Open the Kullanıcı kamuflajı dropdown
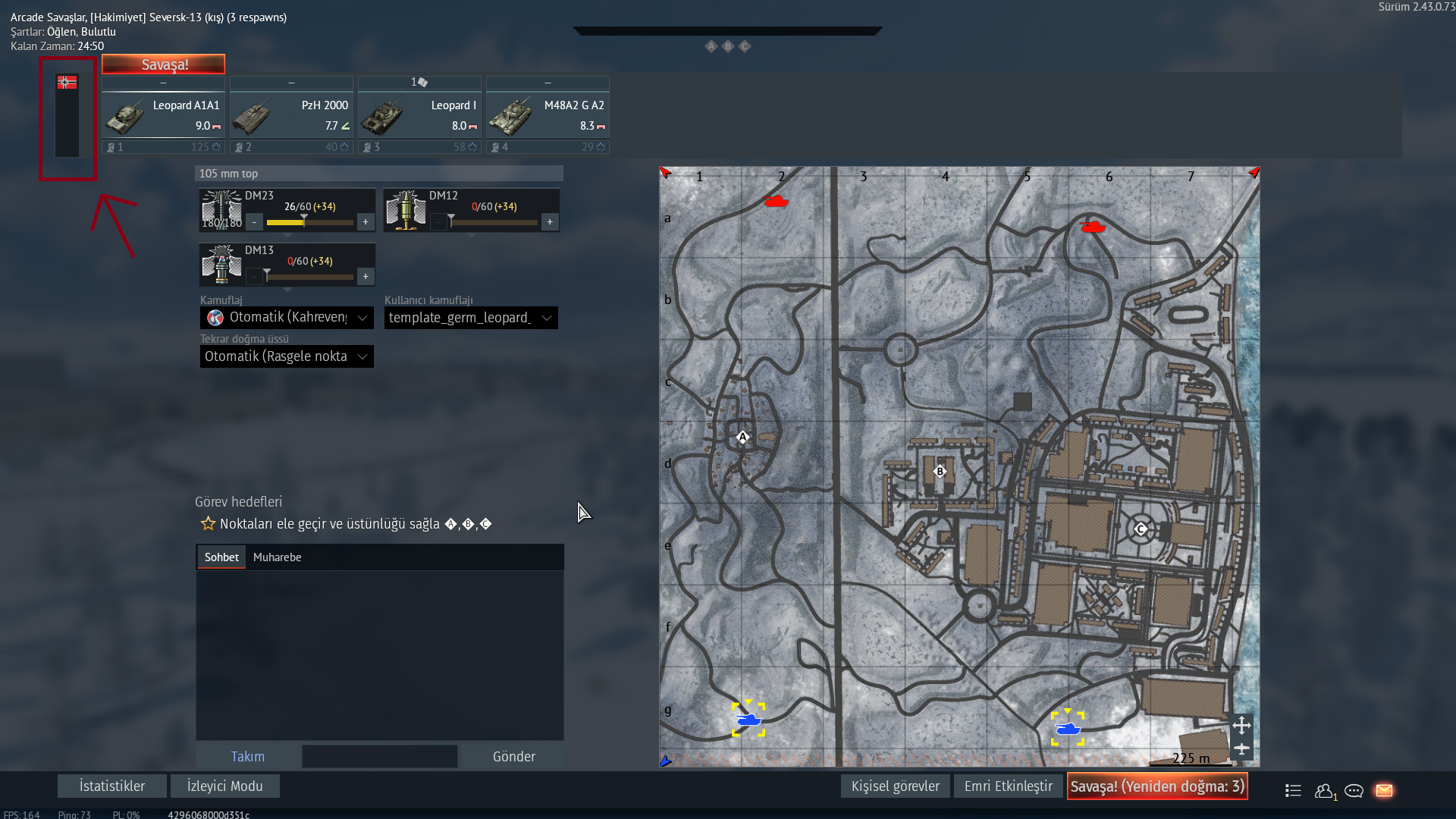This screenshot has width=1456, height=819. point(471,318)
